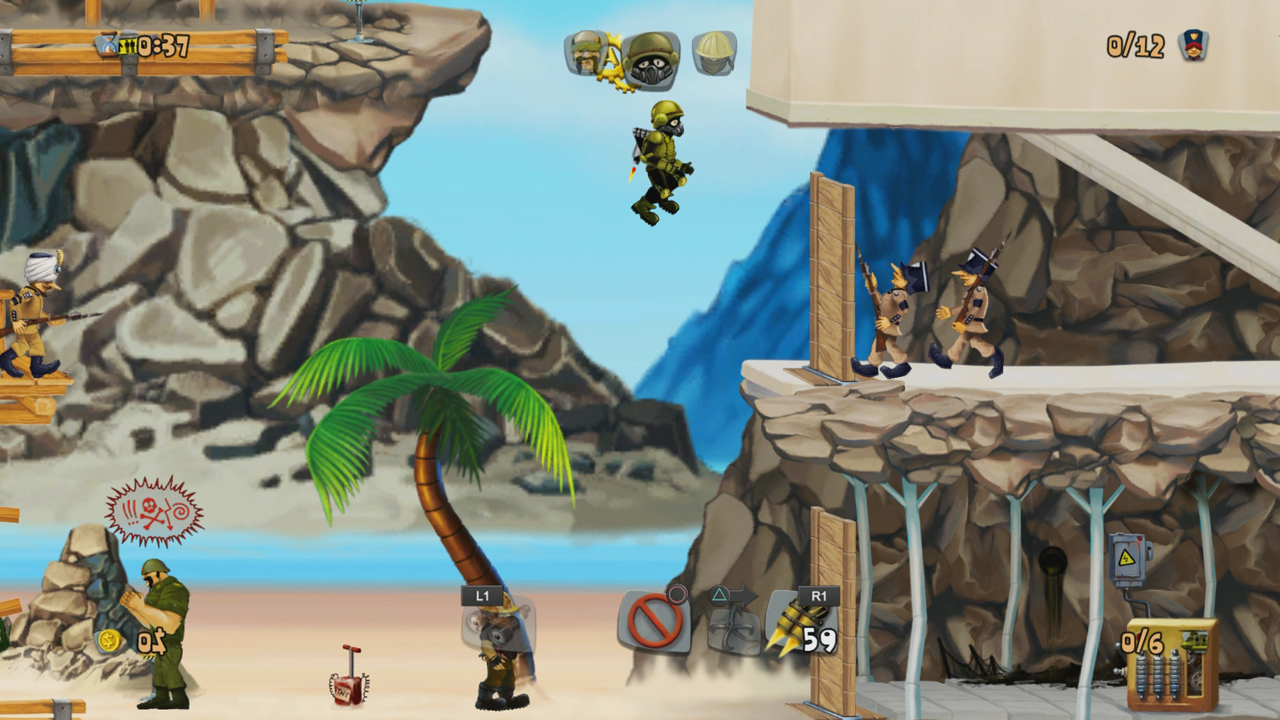Click the gramophone item slot
Screen dimensions: 1280x720
click(x=498, y=626)
